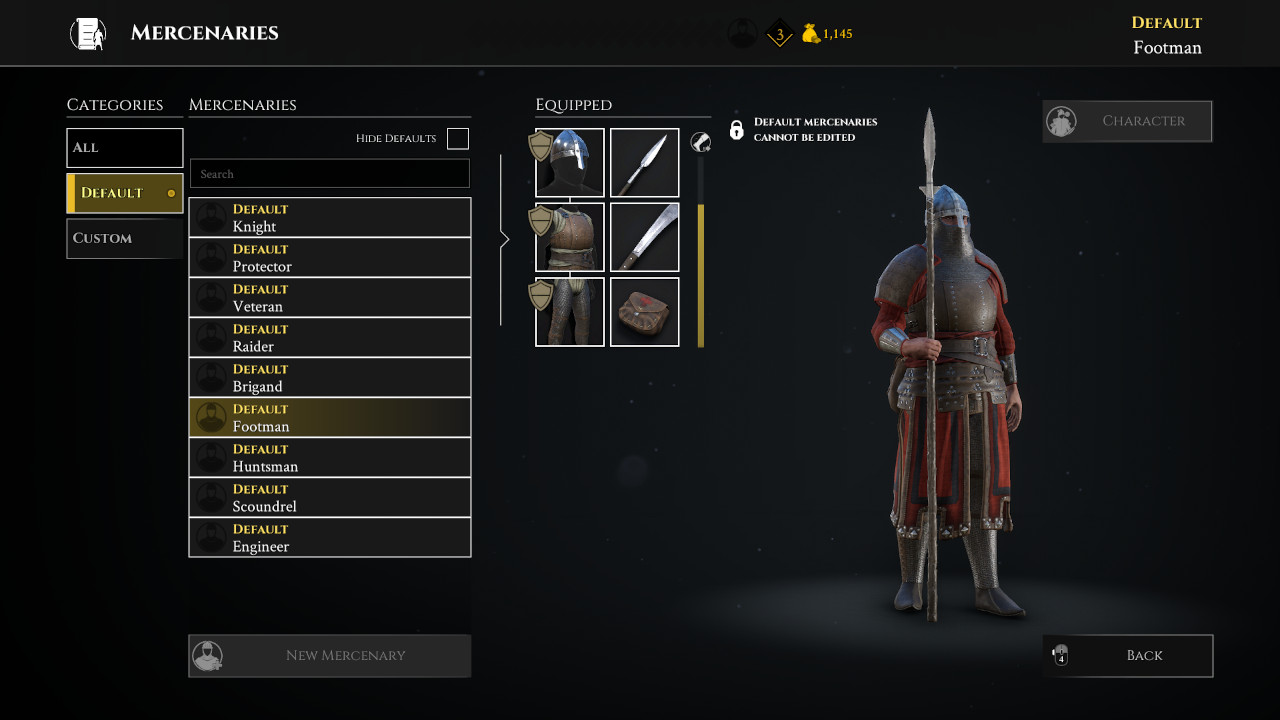The height and width of the screenshot is (720, 1280).
Task: Click the New Mercenary button
Action: click(x=330, y=656)
